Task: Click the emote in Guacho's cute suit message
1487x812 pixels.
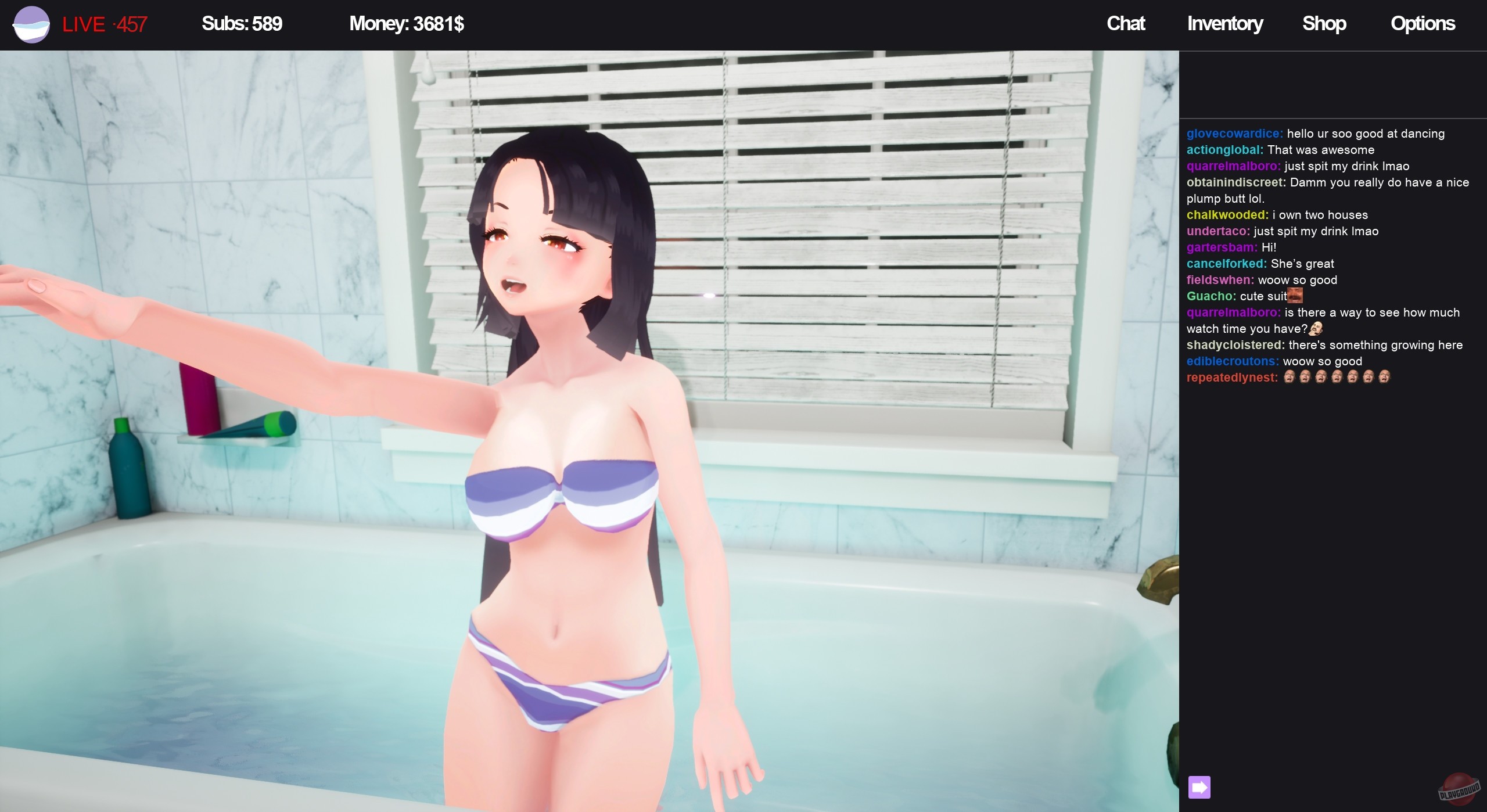Action: coord(1296,296)
